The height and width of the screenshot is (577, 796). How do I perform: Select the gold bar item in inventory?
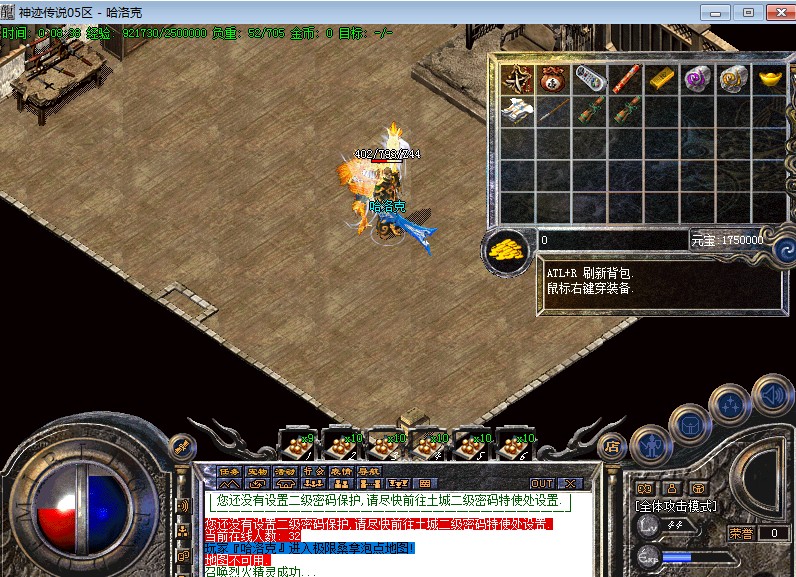[661, 79]
